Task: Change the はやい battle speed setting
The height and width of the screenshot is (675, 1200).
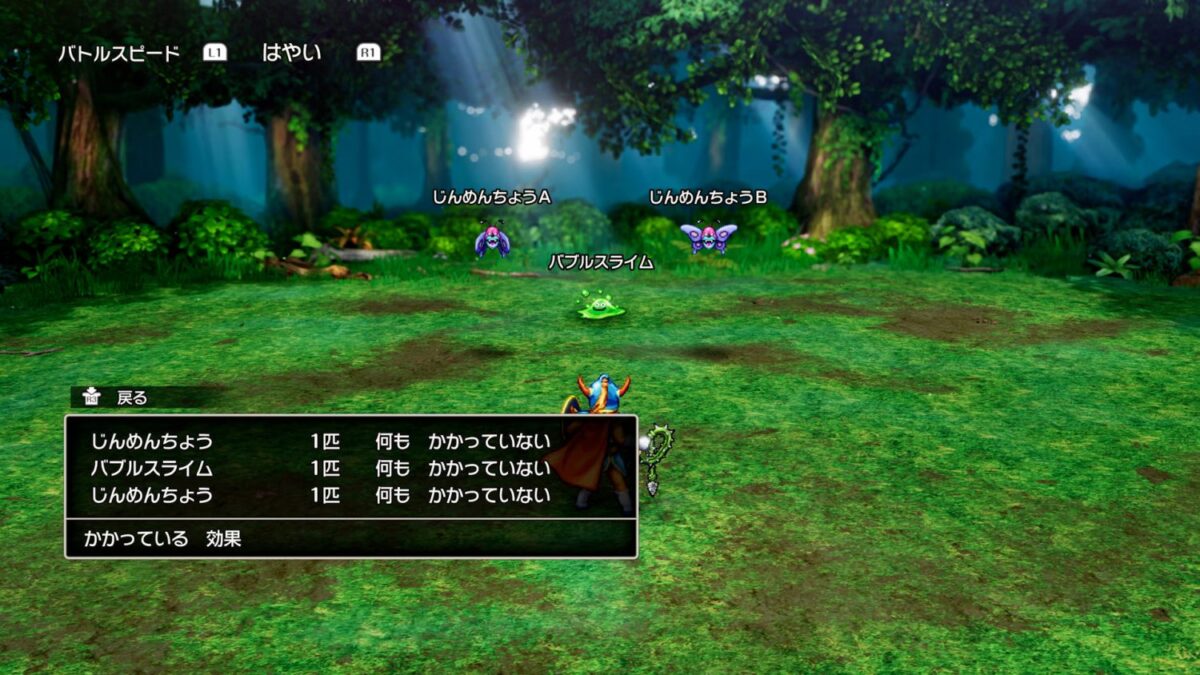Action: pos(291,53)
